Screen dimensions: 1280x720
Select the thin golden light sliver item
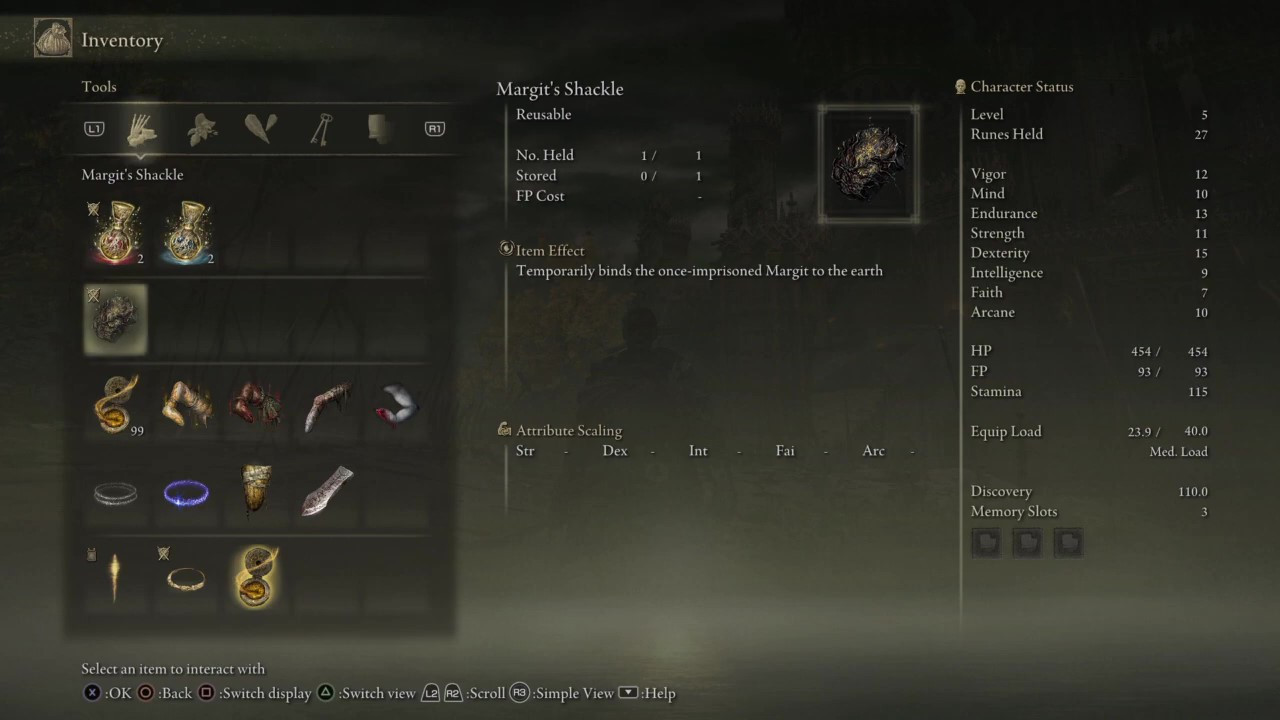115,577
